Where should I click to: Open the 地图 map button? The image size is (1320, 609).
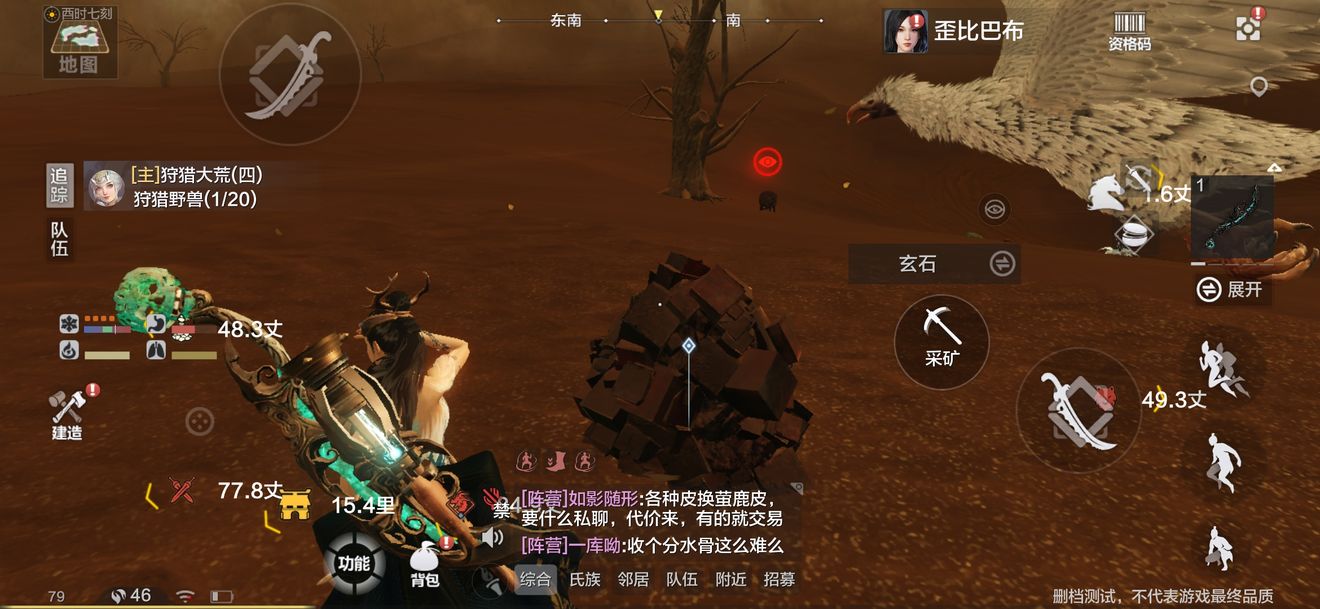point(79,43)
